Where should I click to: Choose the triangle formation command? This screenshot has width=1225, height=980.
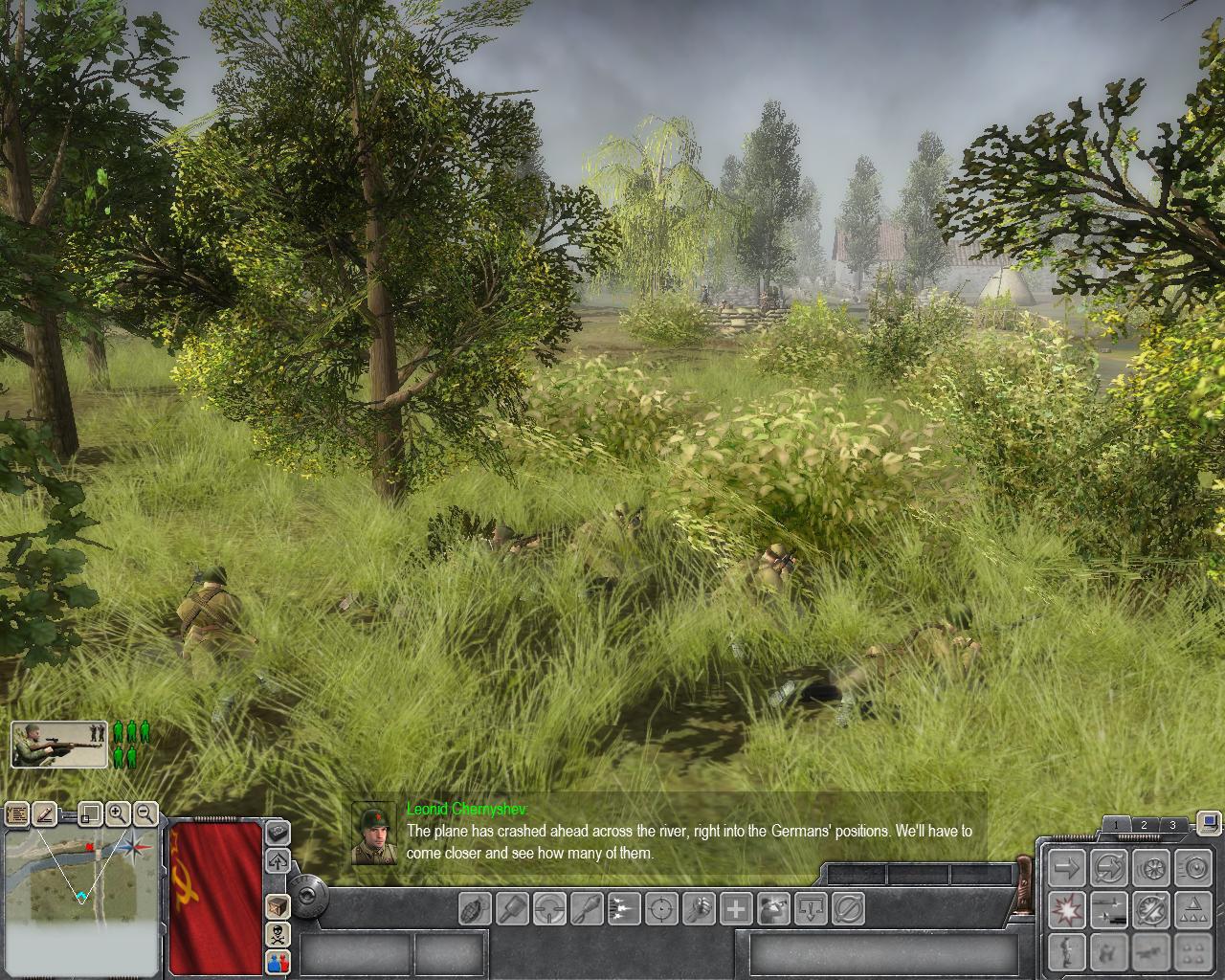pyautogui.click(x=1192, y=908)
